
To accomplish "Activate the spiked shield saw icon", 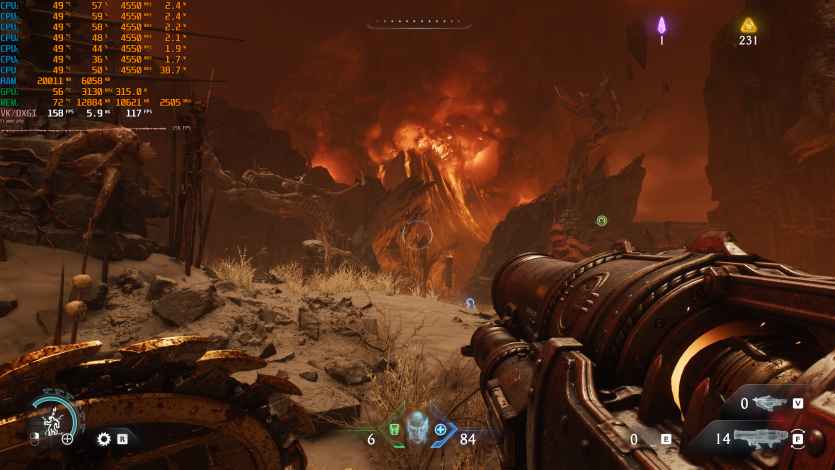I will [104, 438].
